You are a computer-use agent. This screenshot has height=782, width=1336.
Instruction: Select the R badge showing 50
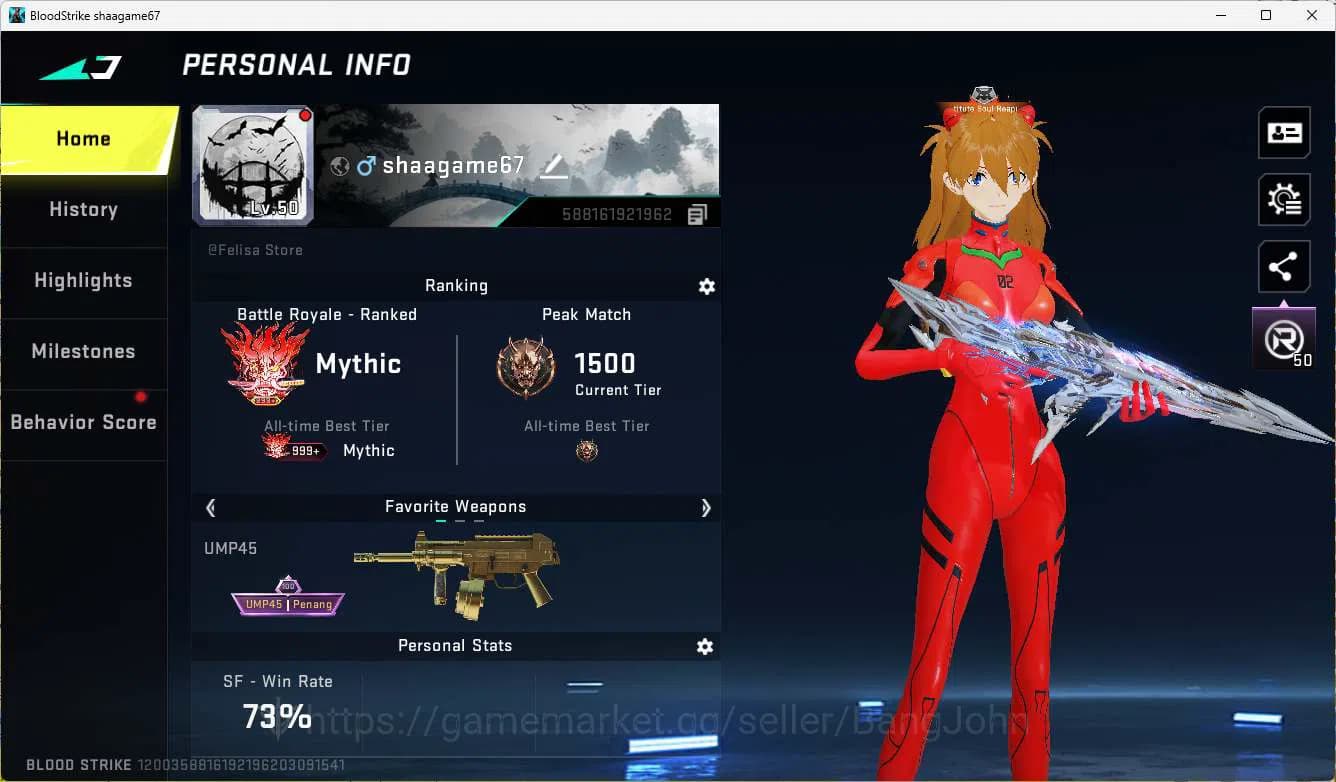coord(1283,337)
